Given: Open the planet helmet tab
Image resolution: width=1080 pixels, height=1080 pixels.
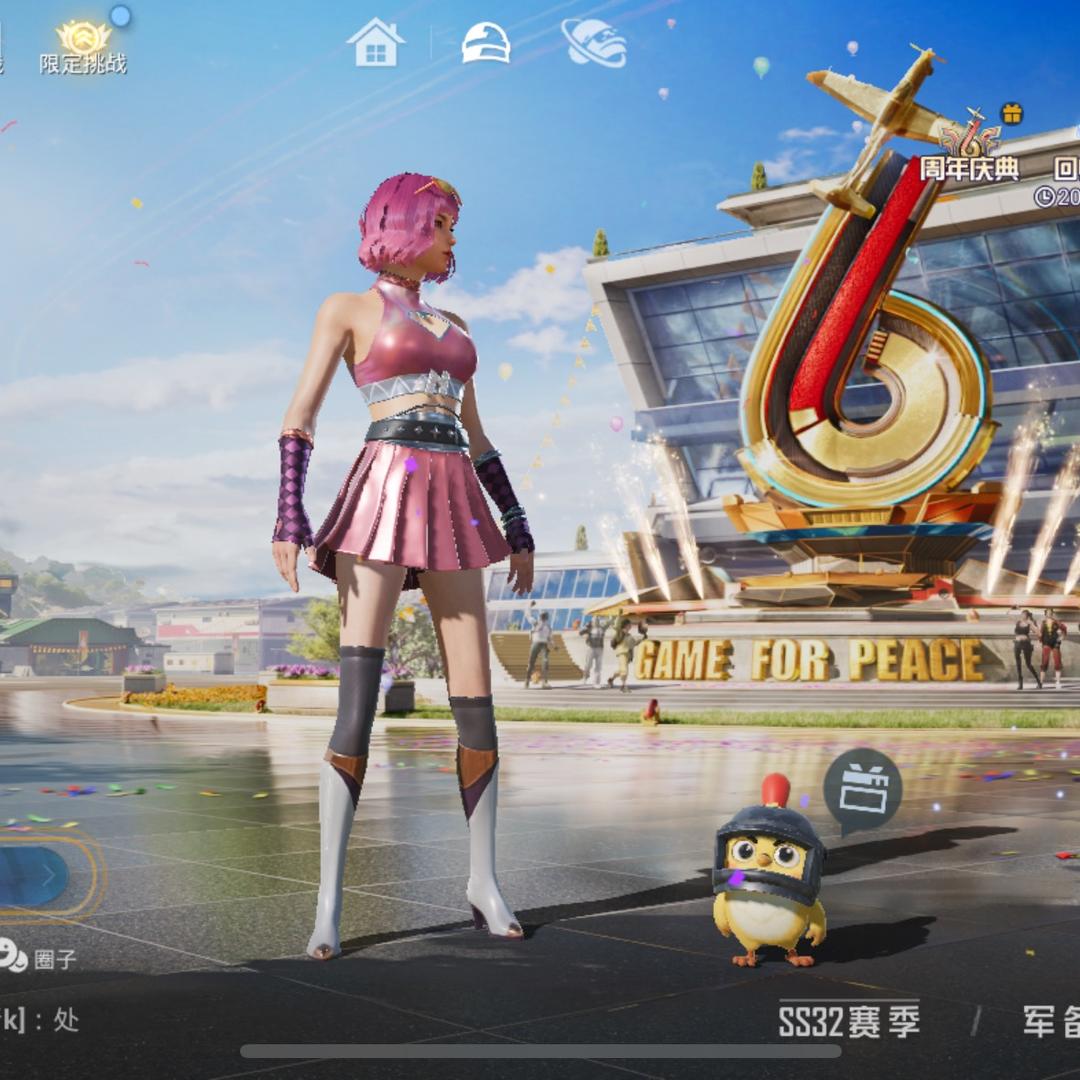Looking at the screenshot, I should click(x=594, y=43).
